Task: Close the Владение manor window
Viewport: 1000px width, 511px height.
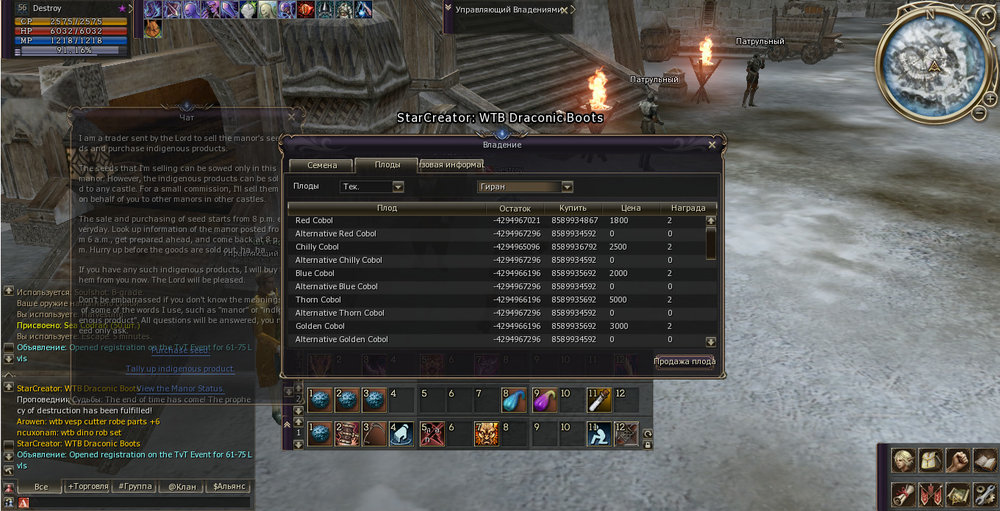Action: pos(712,144)
